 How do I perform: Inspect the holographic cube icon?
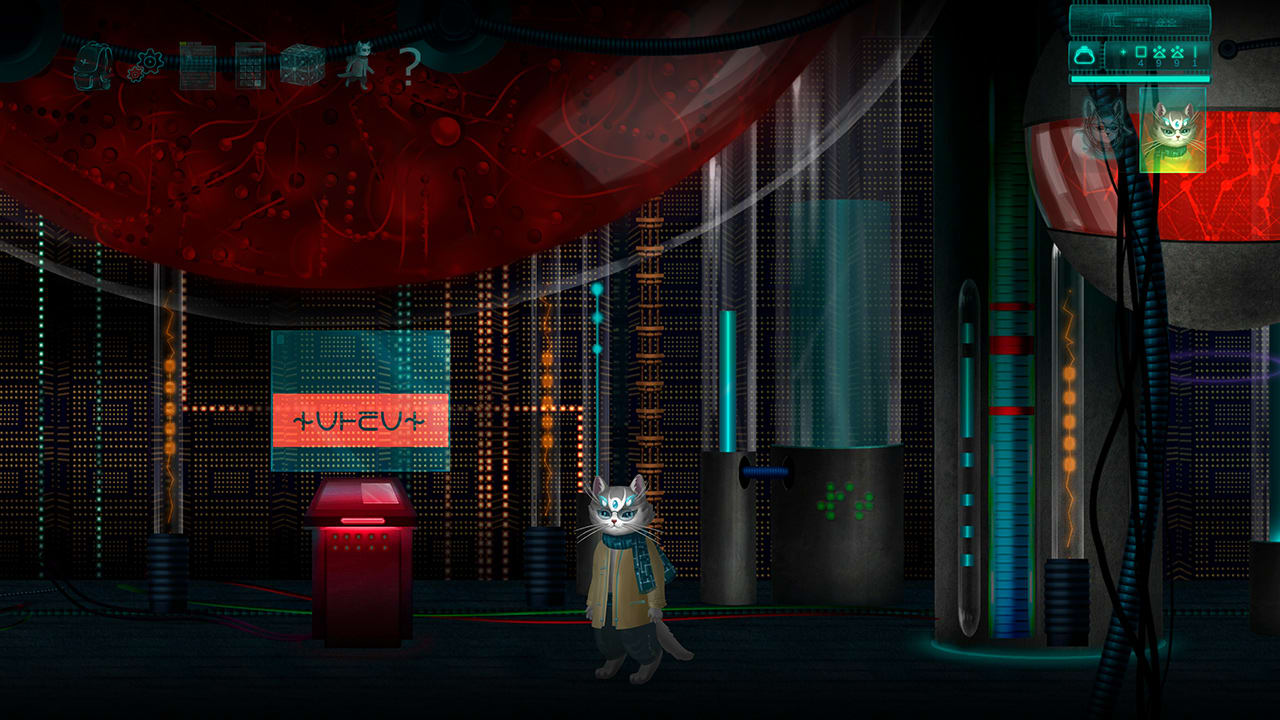click(302, 64)
